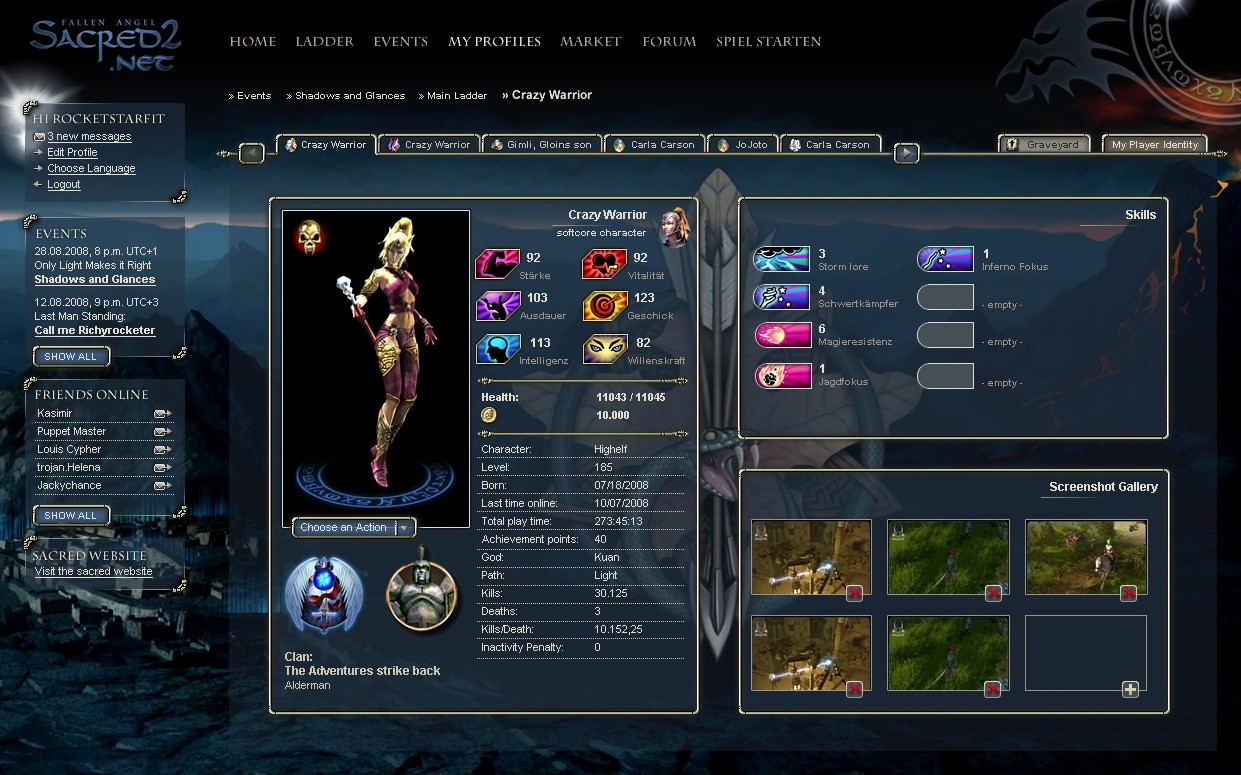Go to the Market section
This screenshot has height=775, width=1241.
coord(591,42)
